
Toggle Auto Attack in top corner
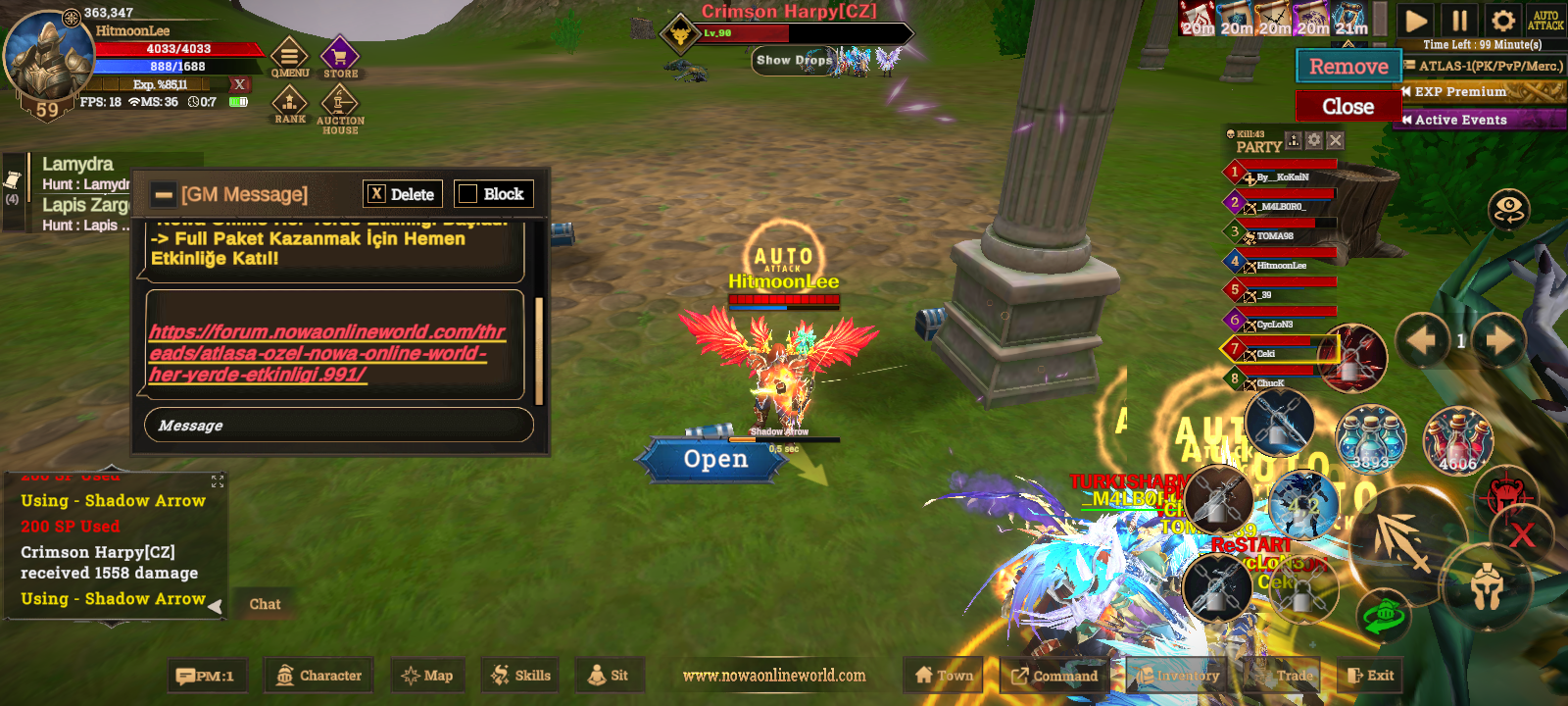pos(1544,21)
